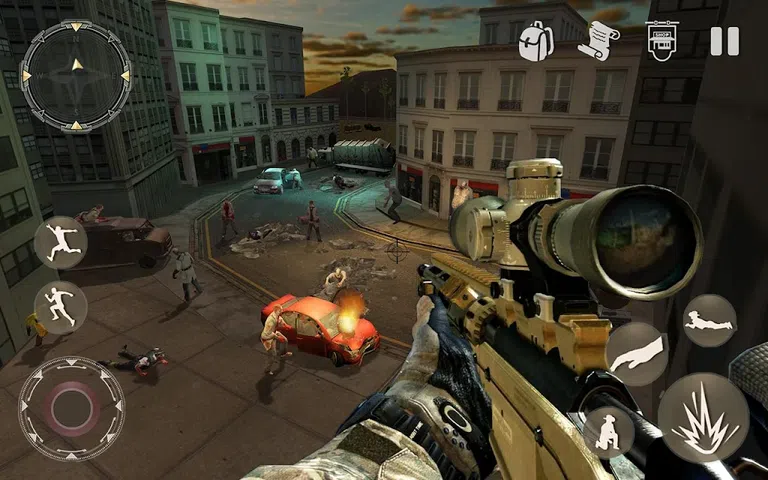Switch to prone stance
768x480 pixels.
pos(709,322)
